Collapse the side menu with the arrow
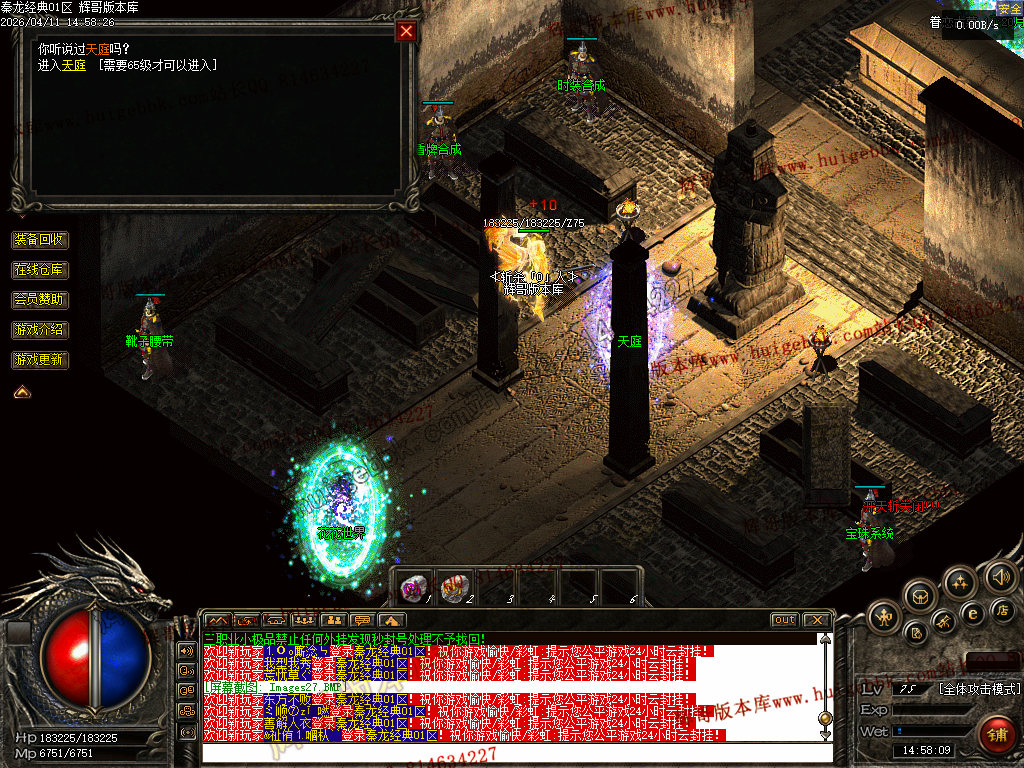 [x=22, y=392]
